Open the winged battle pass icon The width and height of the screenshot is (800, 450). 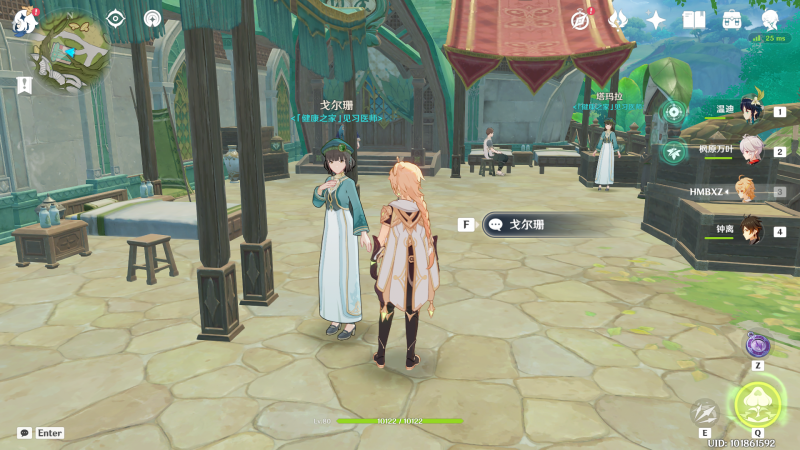(617, 19)
